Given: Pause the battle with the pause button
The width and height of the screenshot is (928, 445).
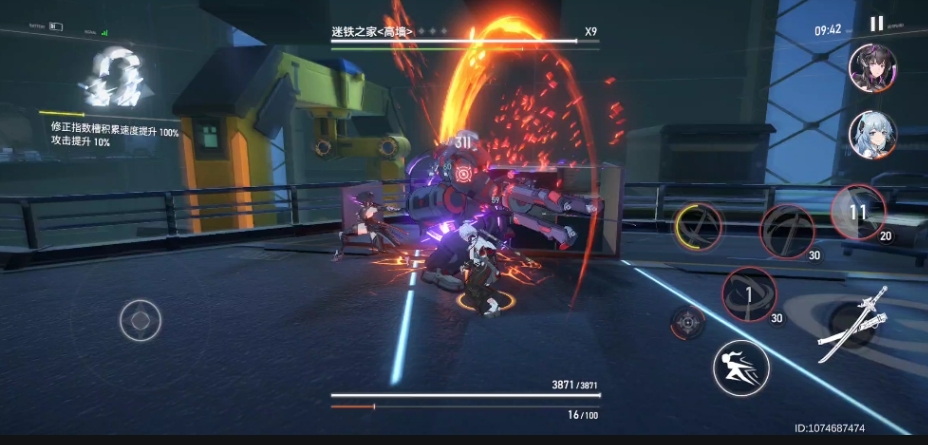Looking at the screenshot, I should click(876, 25).
